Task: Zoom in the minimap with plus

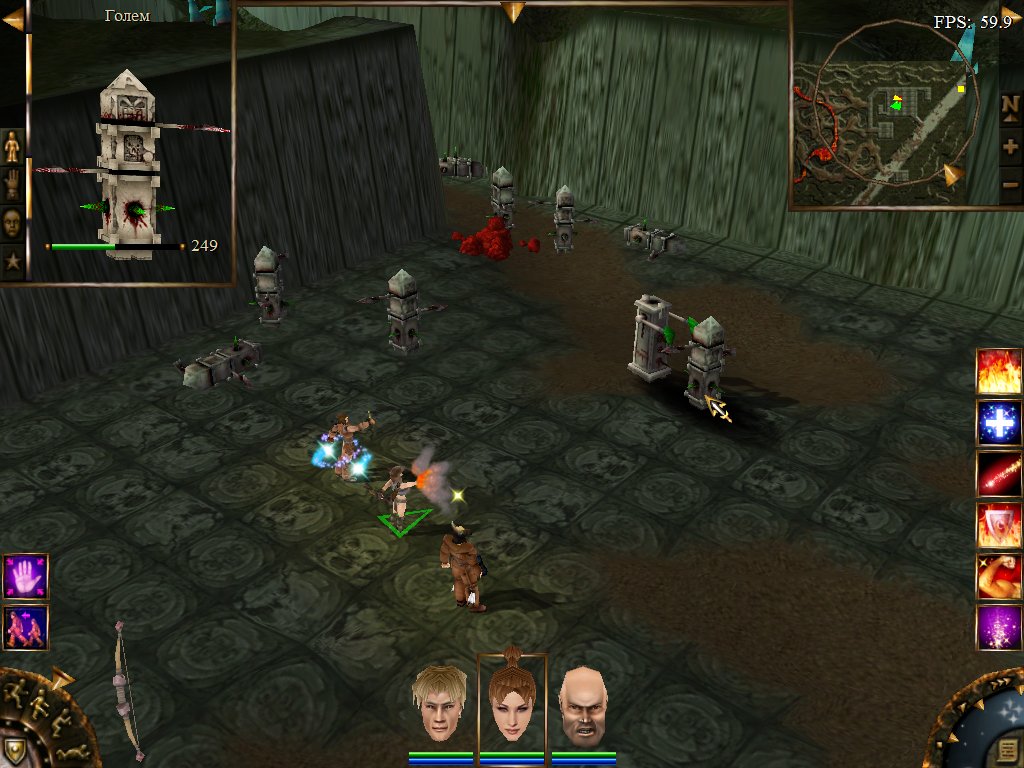Action: tap(1010, 146)
